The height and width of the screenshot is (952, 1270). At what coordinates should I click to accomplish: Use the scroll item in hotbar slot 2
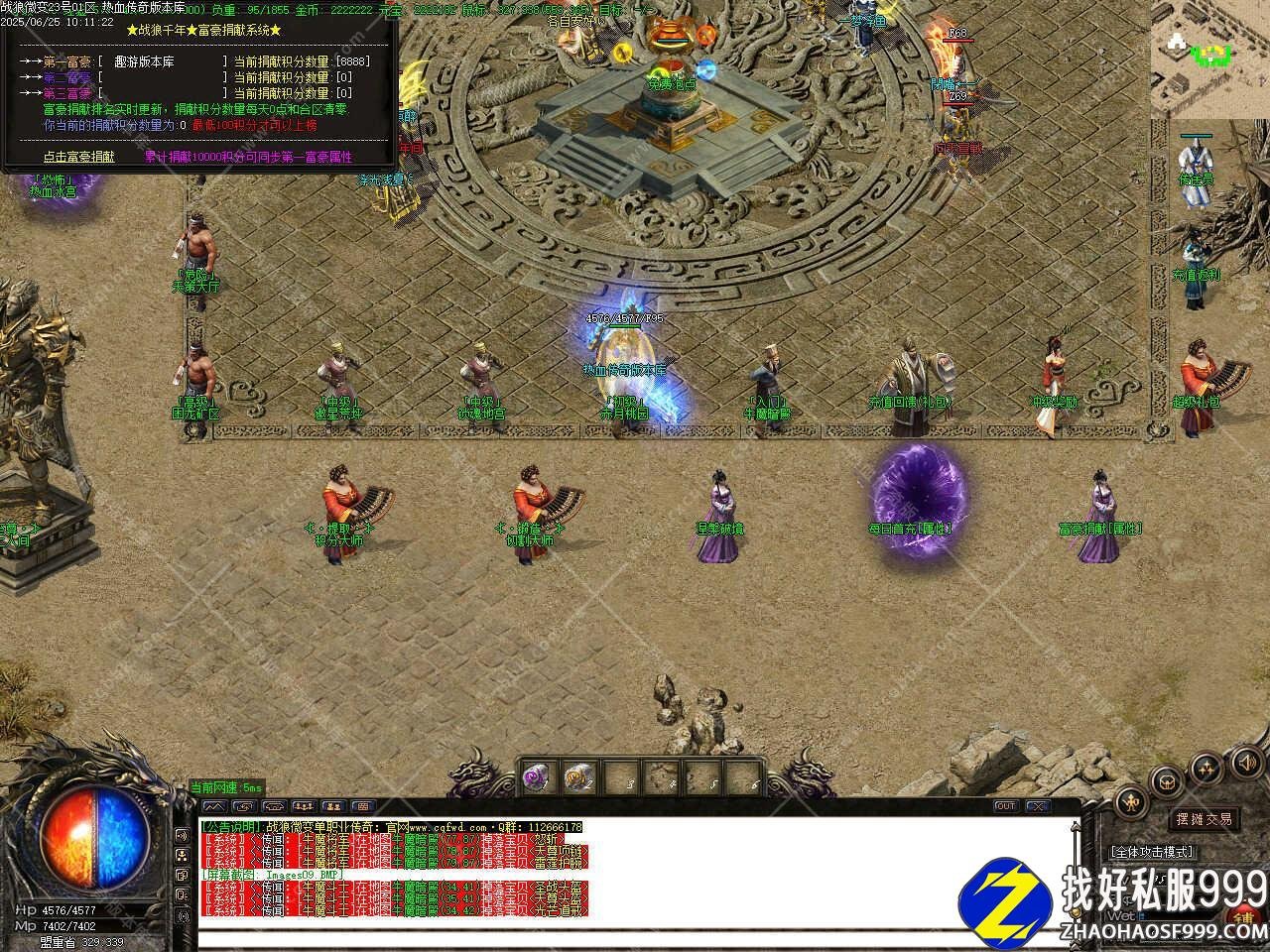coord(578,777)
